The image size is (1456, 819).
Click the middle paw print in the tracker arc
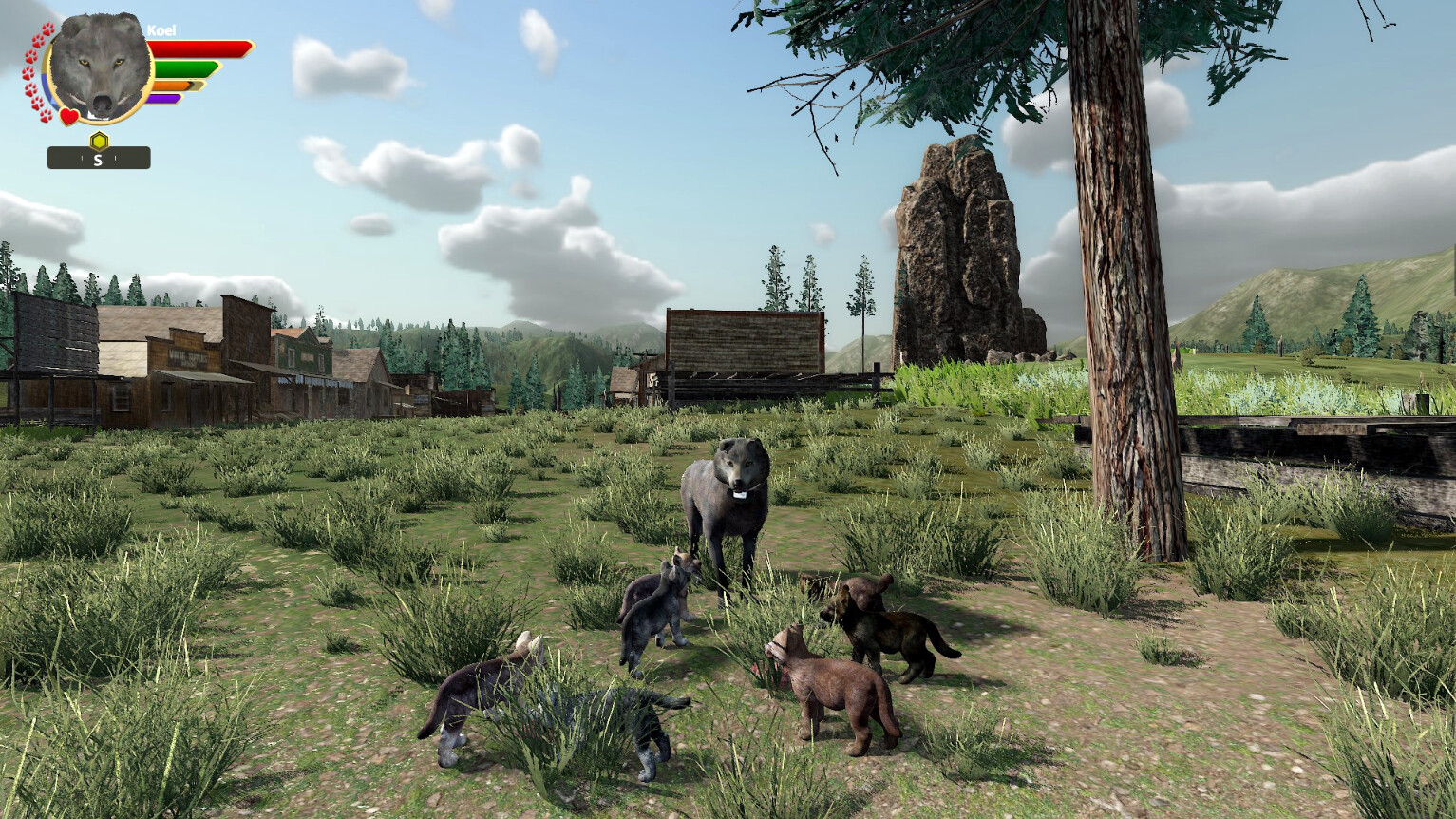[27, 73]
